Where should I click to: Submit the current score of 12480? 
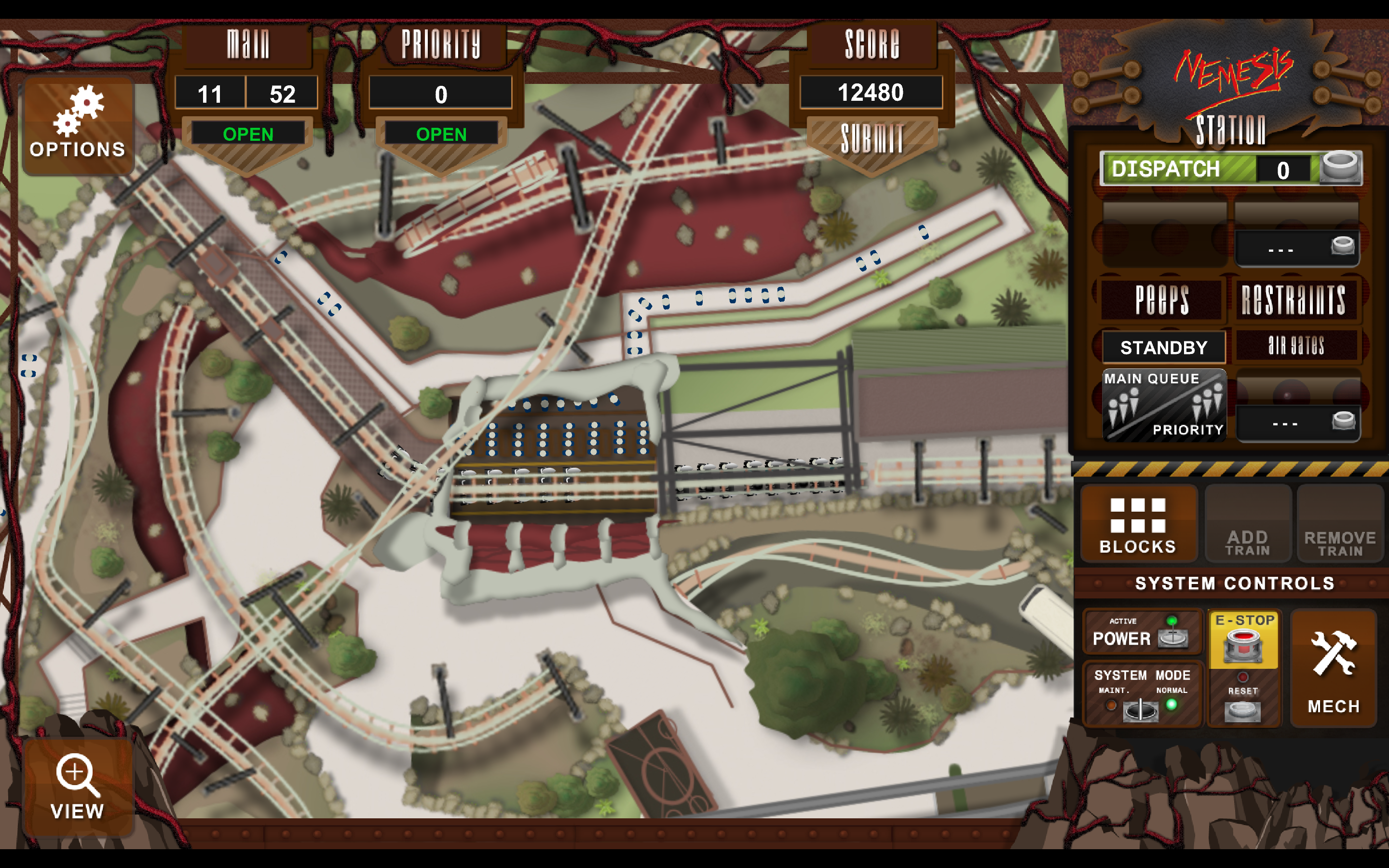[872, 138]
